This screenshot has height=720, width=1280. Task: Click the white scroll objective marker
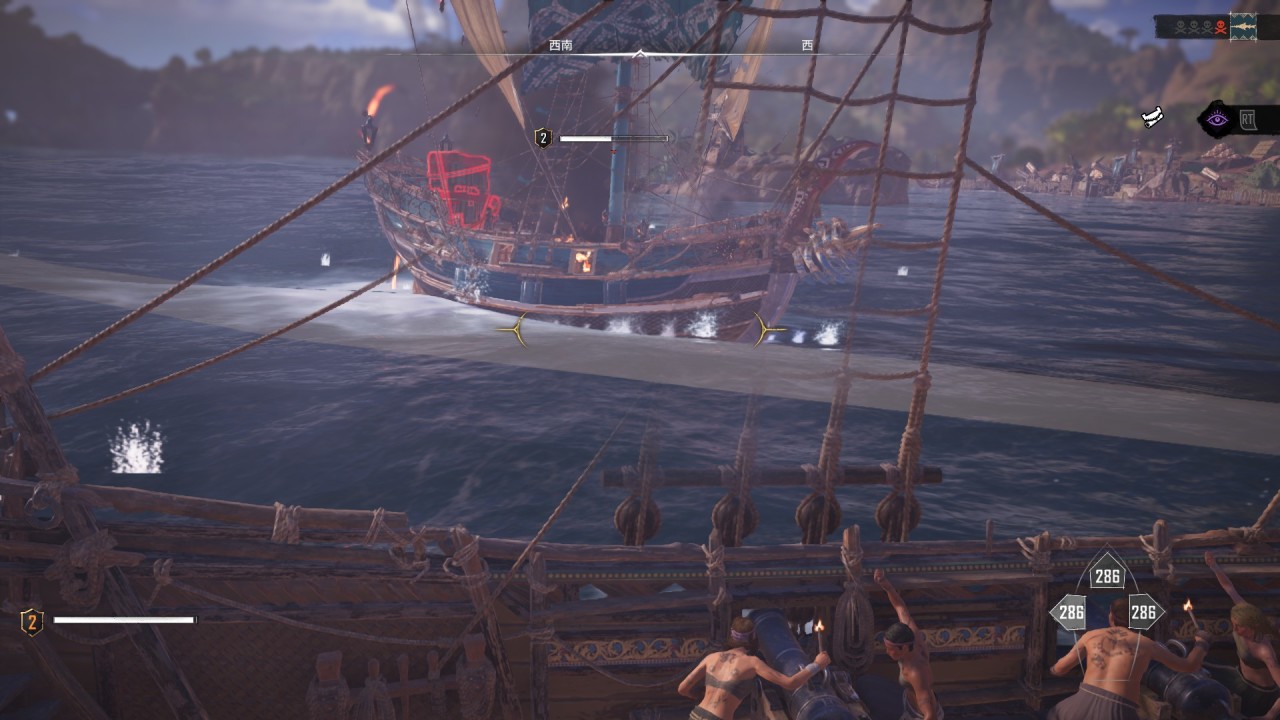coord(1154,118)
